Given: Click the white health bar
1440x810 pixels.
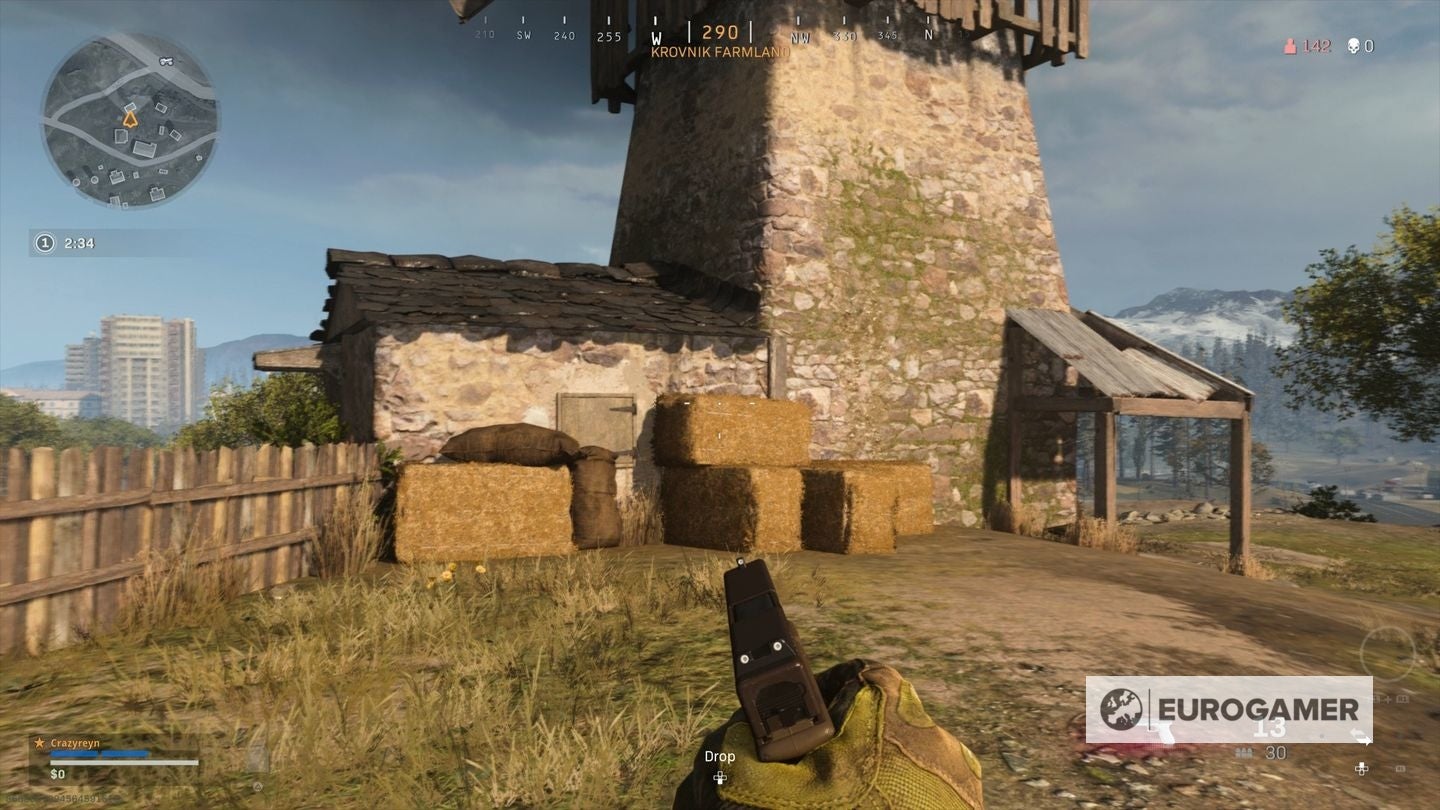Looking at the screenshot, I should coord(123,763).
